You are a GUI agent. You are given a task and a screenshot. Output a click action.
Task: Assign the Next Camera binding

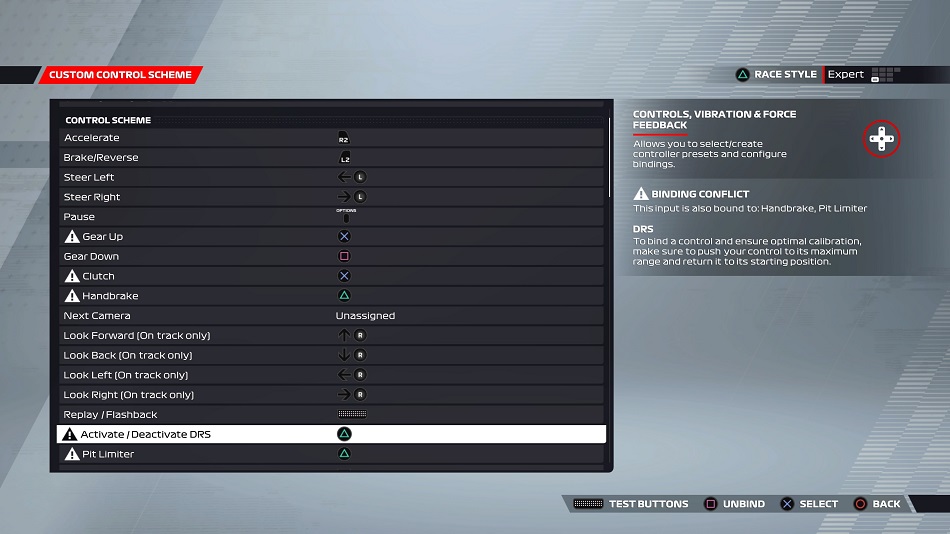330,316
